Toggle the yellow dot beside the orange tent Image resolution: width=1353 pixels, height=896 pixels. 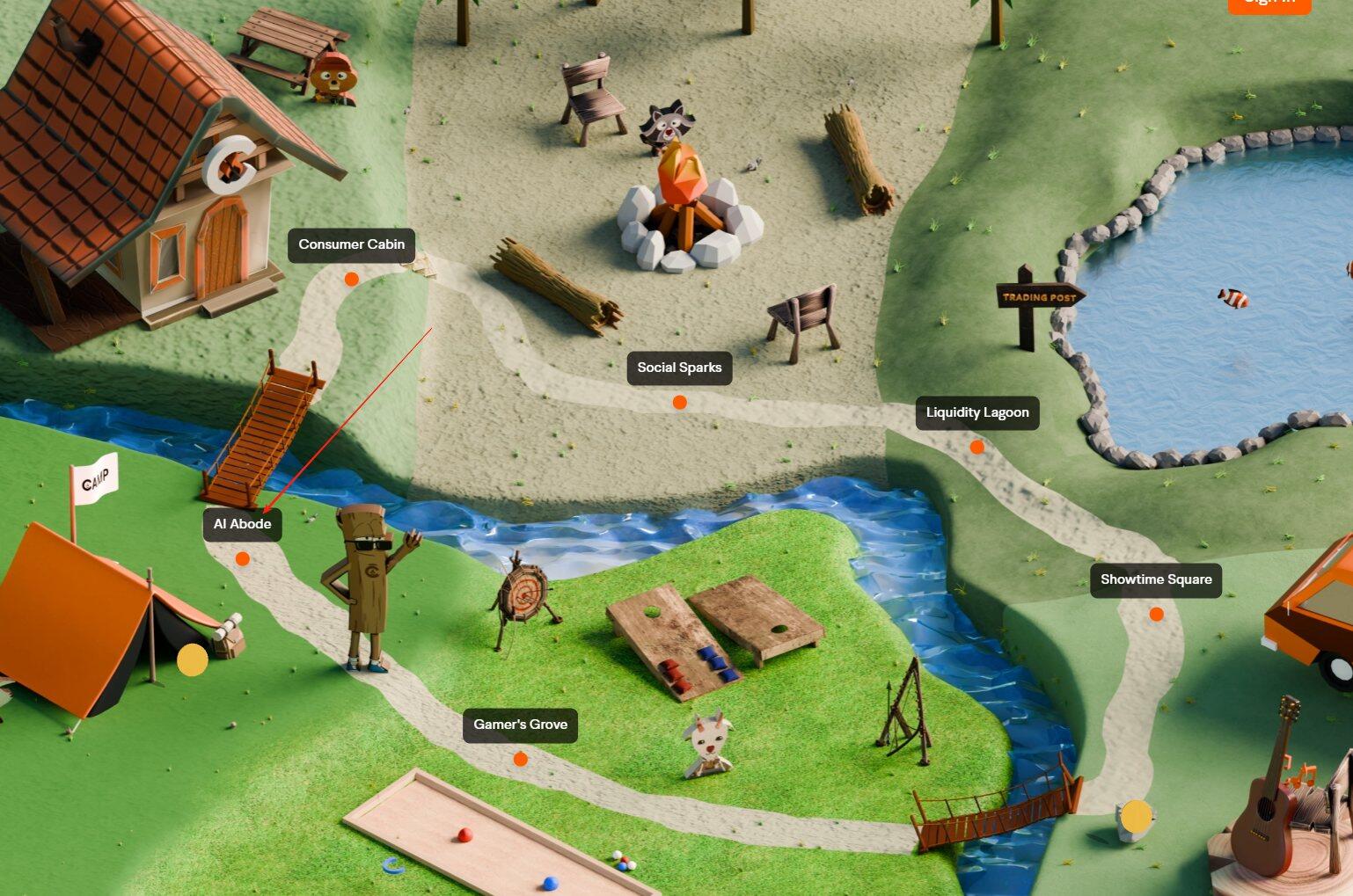[191, 660]
